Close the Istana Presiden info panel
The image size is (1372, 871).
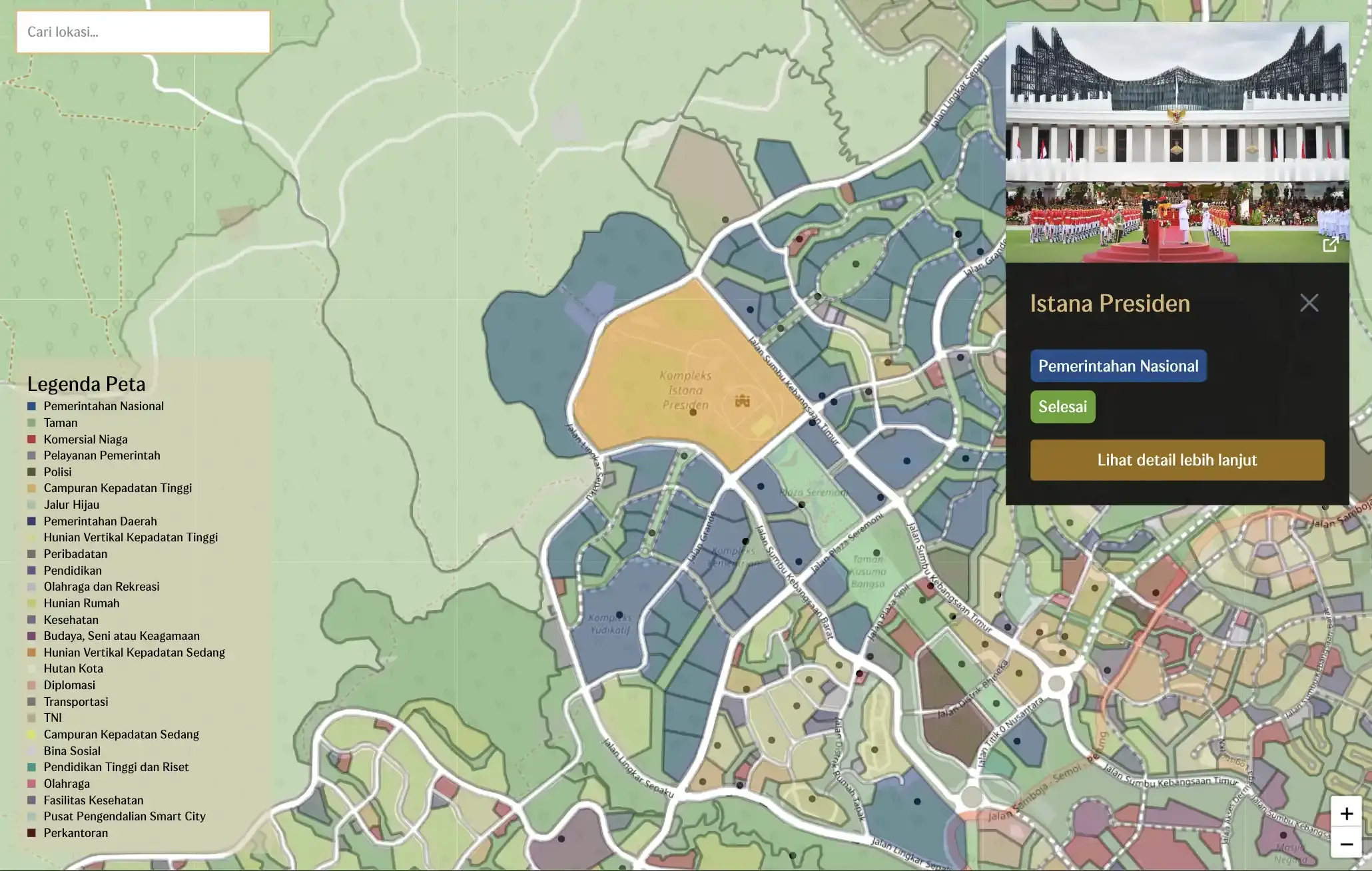point(1309,303)
